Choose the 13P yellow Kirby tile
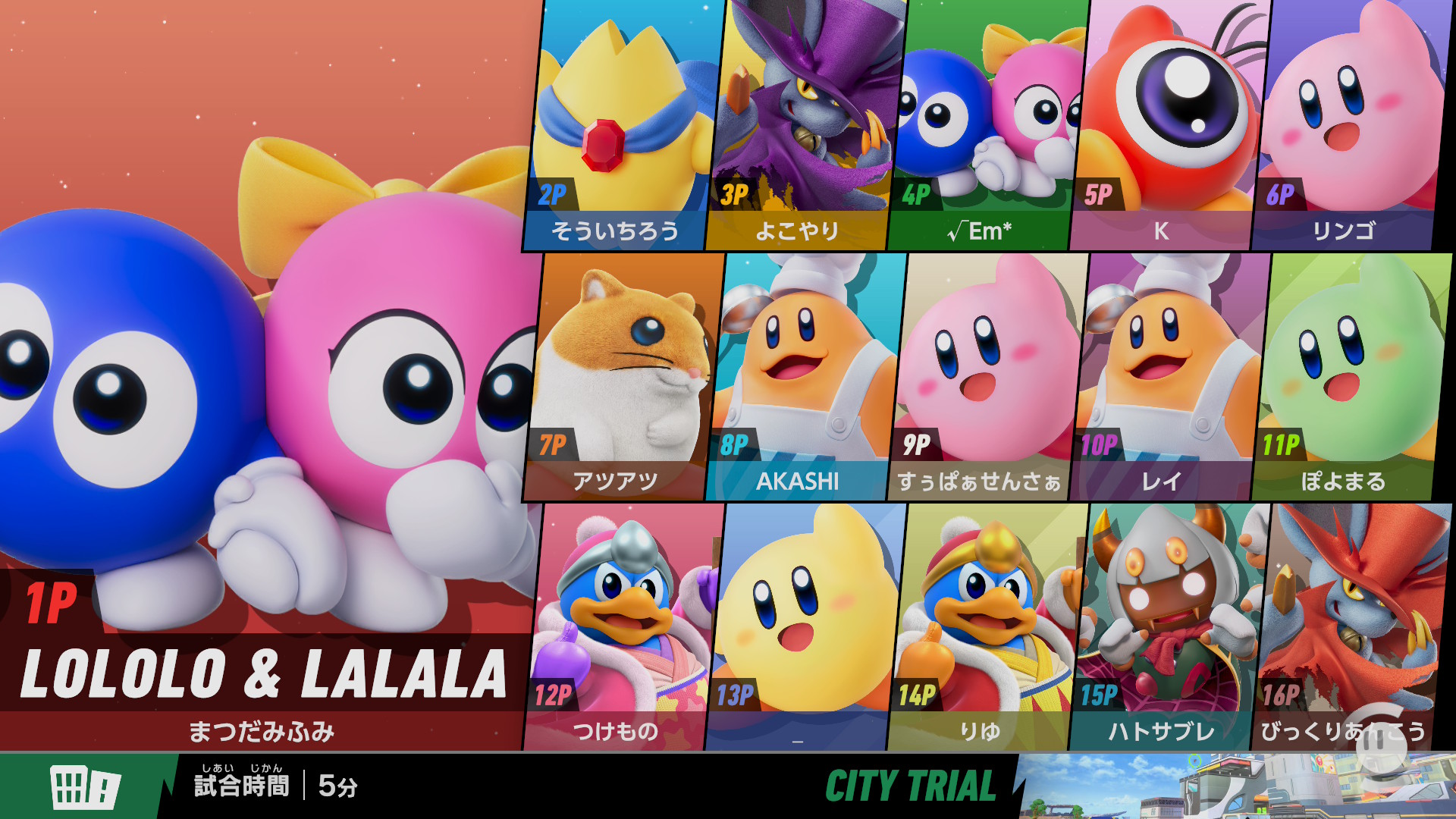The height and width of the screenshot is (819, 1456). click(x=804, y=626)
